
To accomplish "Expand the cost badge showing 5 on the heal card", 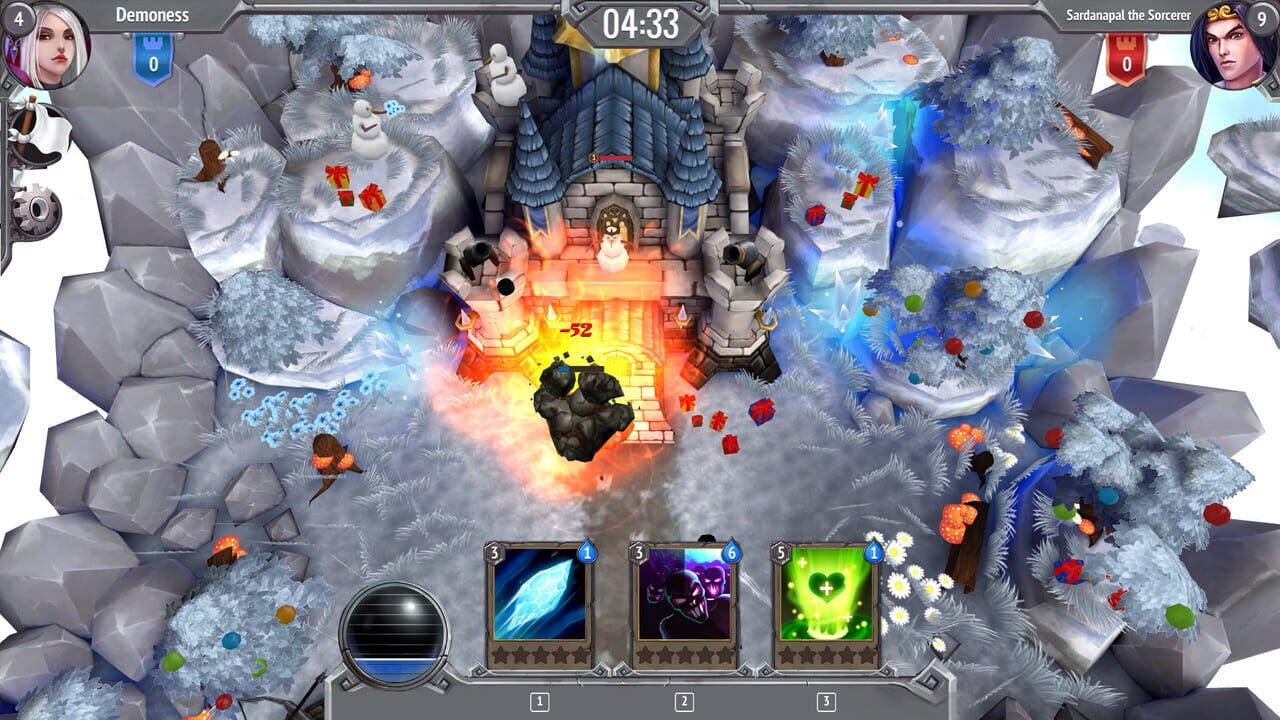I will (x=780, y=552).
